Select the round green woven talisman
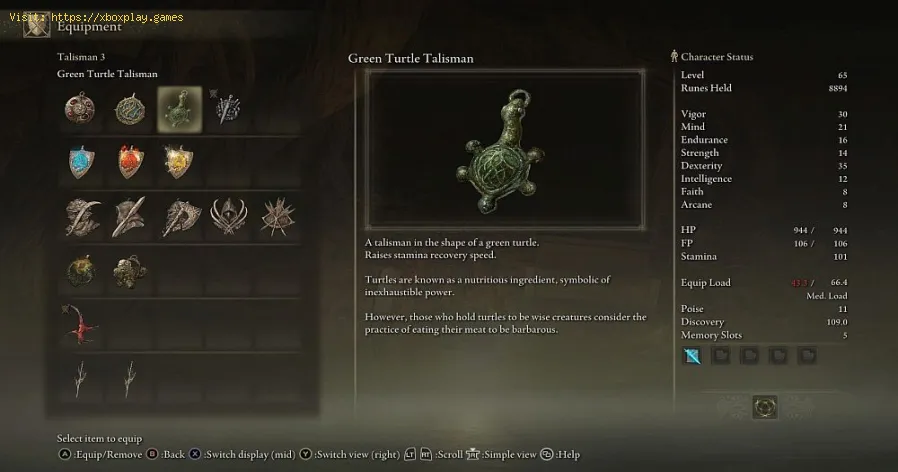This screenshot has width=898, height=472. click(130, 109)
